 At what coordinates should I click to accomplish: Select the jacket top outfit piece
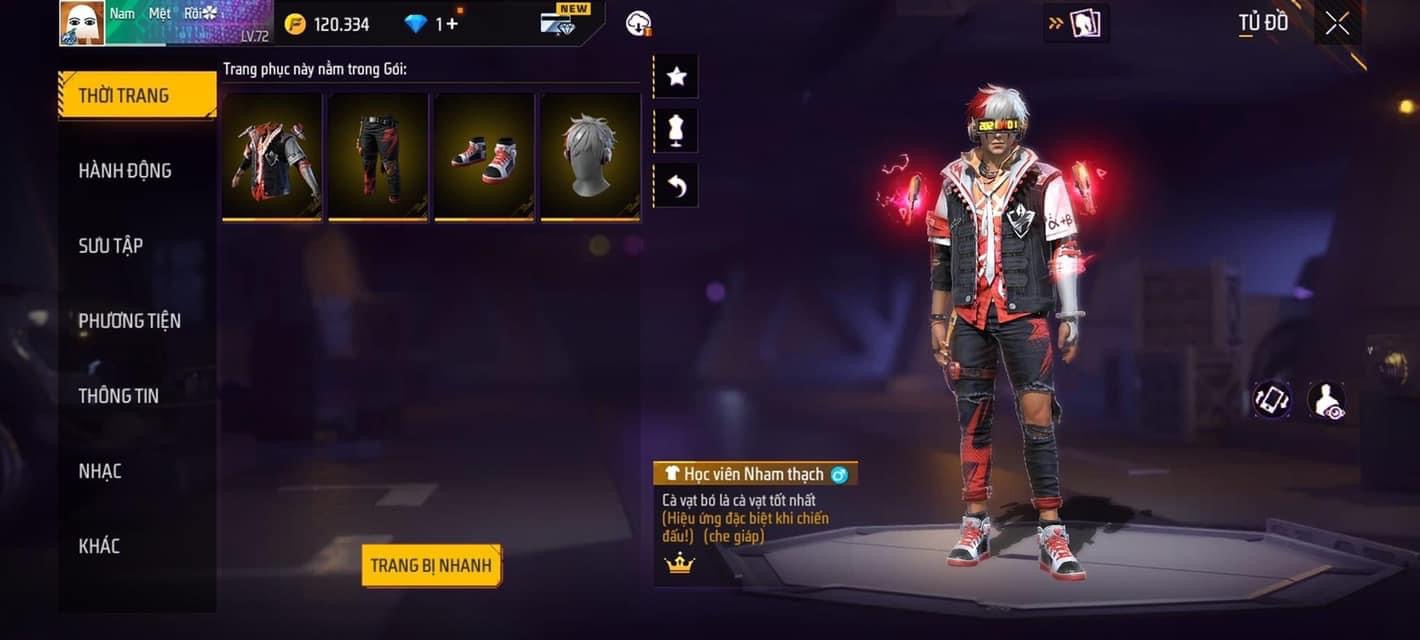click(272, 156)
